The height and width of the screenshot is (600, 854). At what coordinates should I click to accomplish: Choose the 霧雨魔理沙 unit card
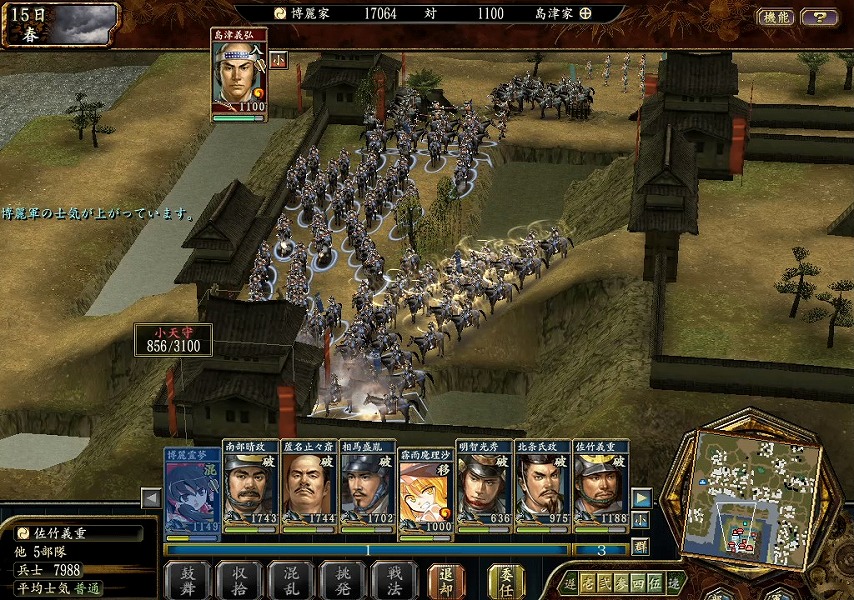point(426,489)
